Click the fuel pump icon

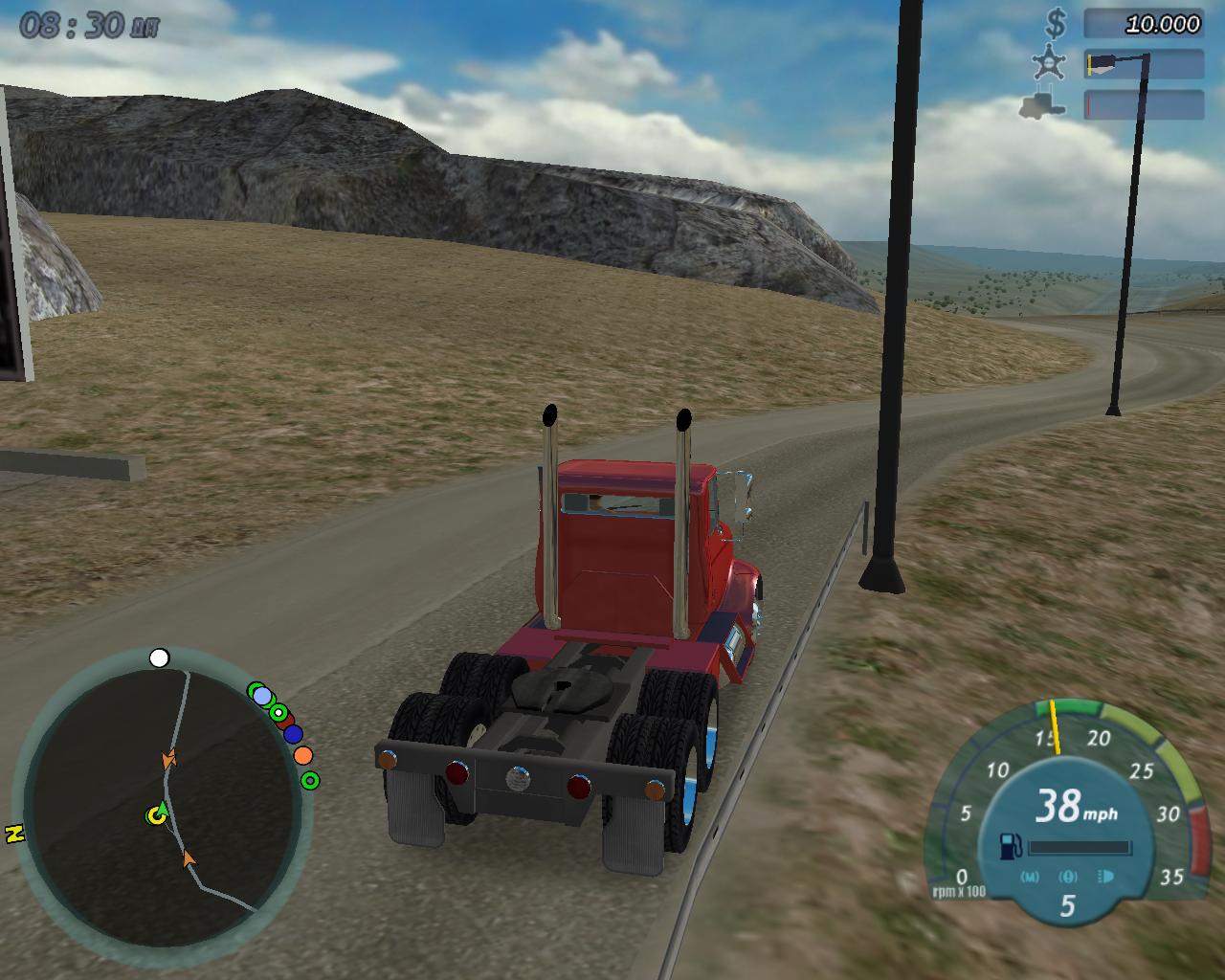[1010, 846]
